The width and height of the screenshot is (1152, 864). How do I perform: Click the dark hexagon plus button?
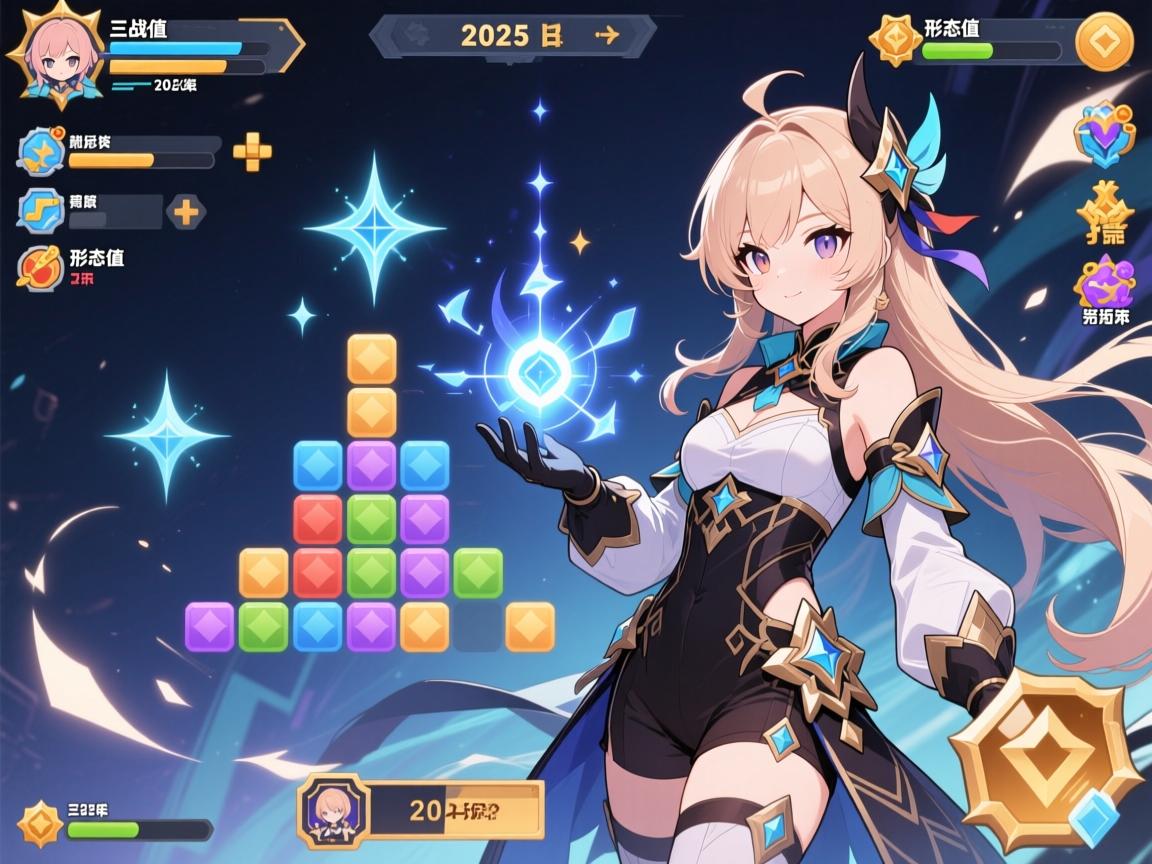click(186, 211)
